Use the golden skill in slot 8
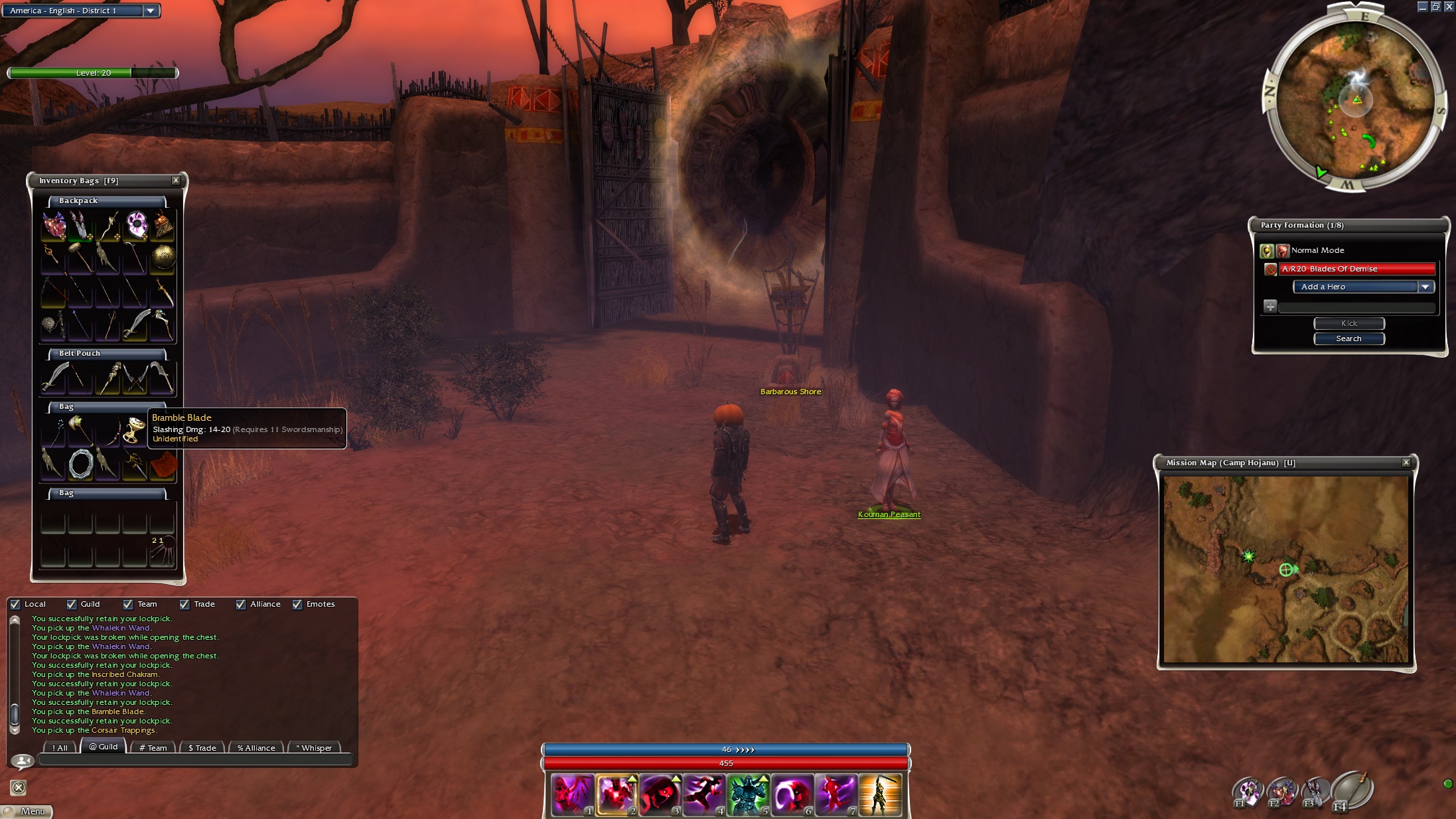 coord(879,794)
